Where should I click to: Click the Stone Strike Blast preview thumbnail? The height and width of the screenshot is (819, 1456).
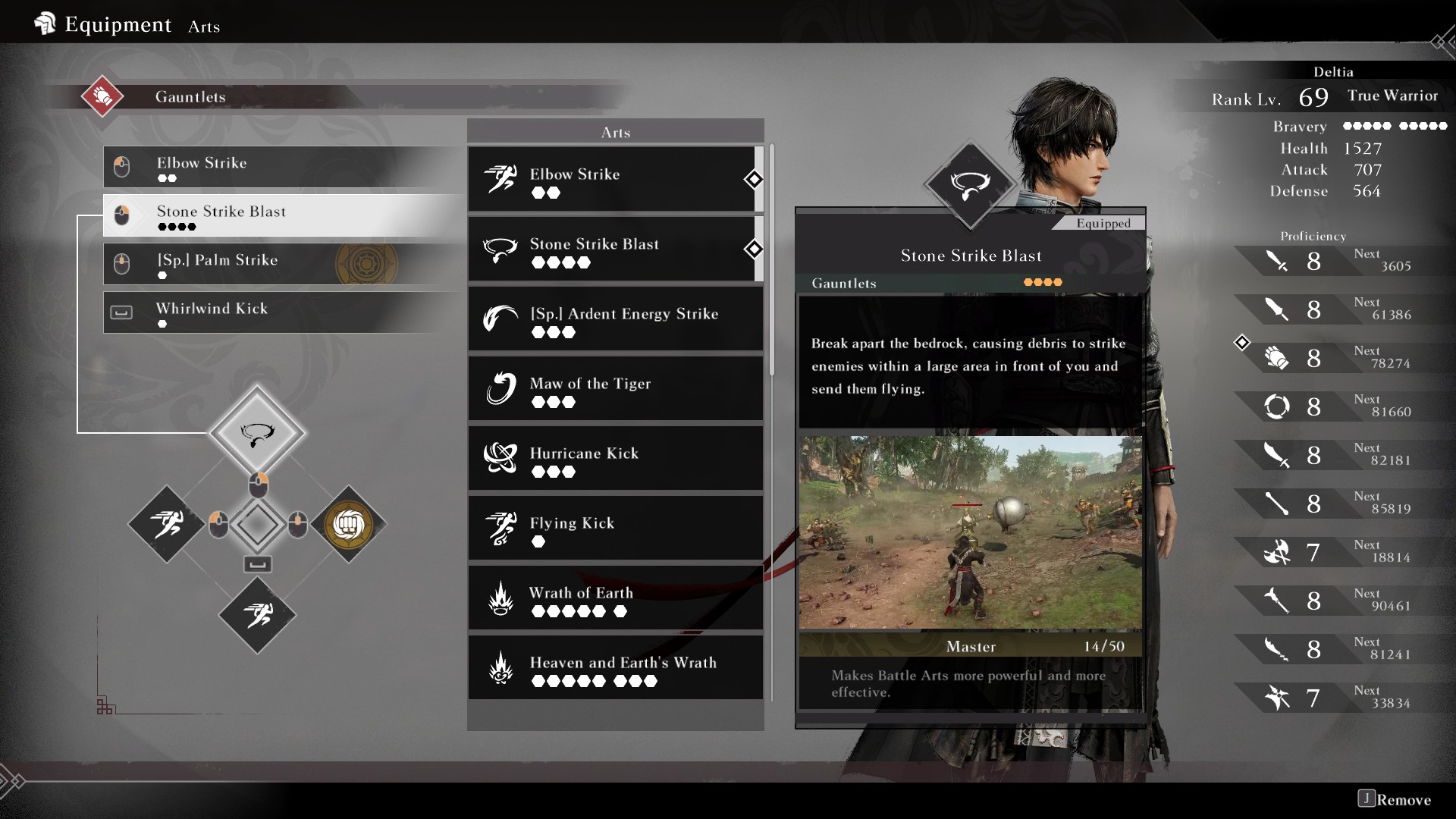click(x=970, y=532)
